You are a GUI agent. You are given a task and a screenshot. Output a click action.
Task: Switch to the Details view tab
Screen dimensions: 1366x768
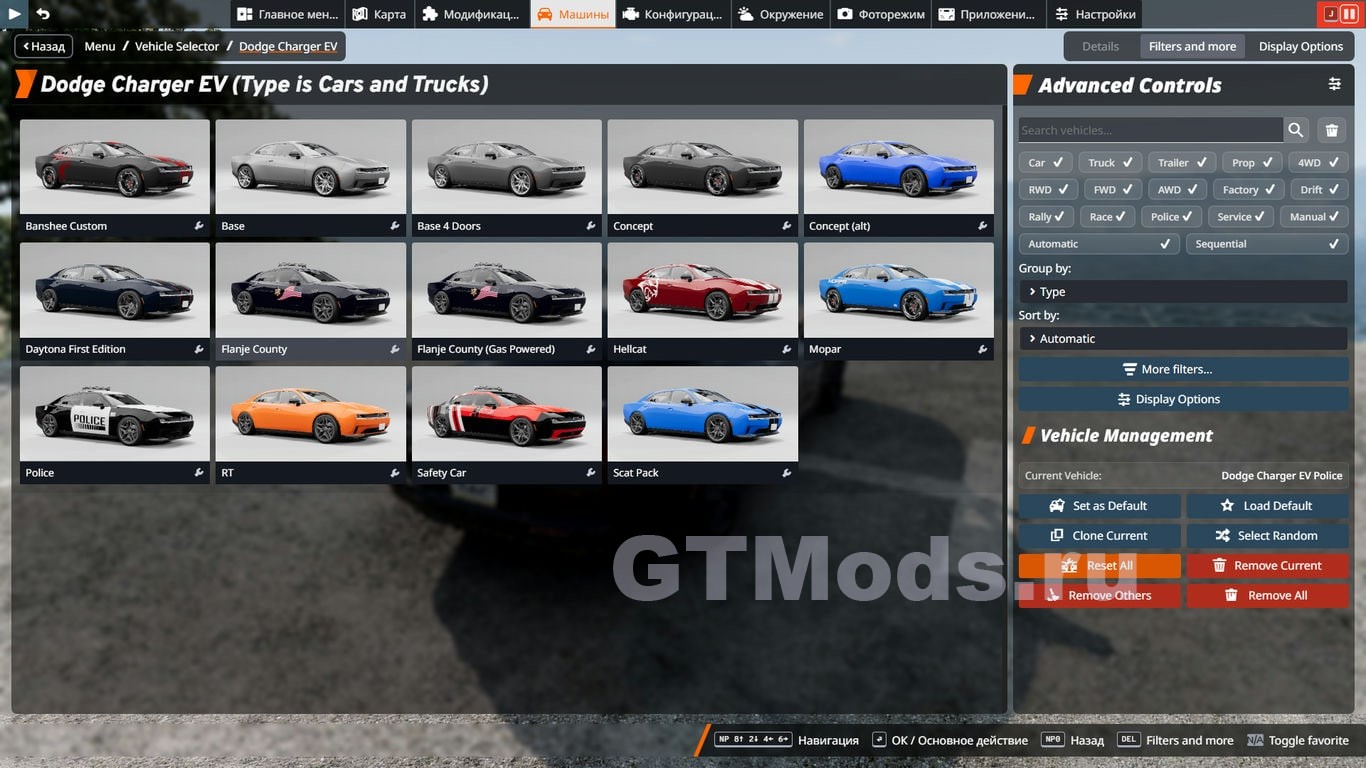click(x=1100, y=46)
